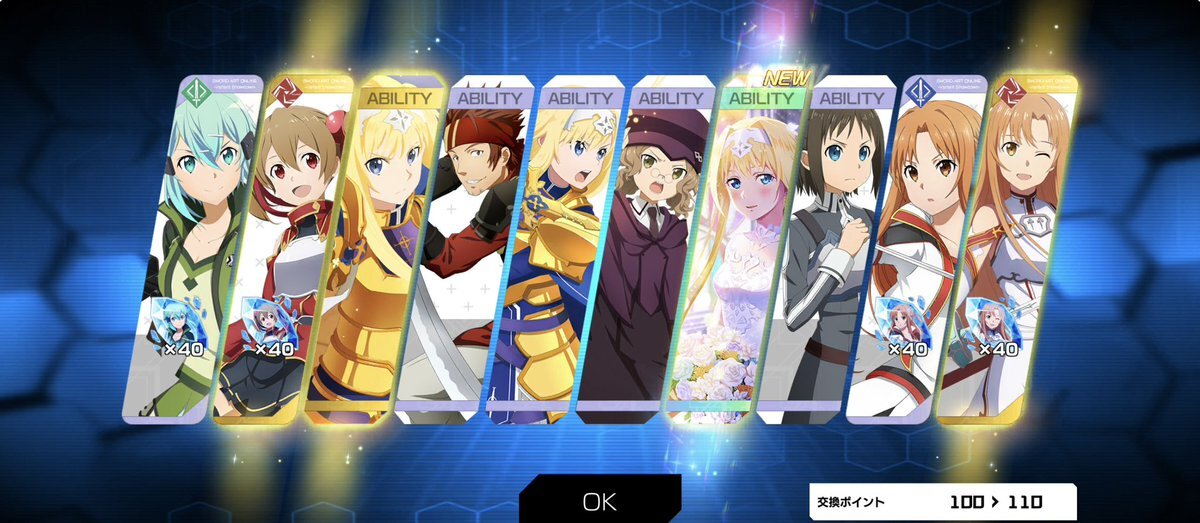The height and width of the screenshot is (523, 1200).
Task: Pick the winking Asuna card
Action: tap(1005, 240)
